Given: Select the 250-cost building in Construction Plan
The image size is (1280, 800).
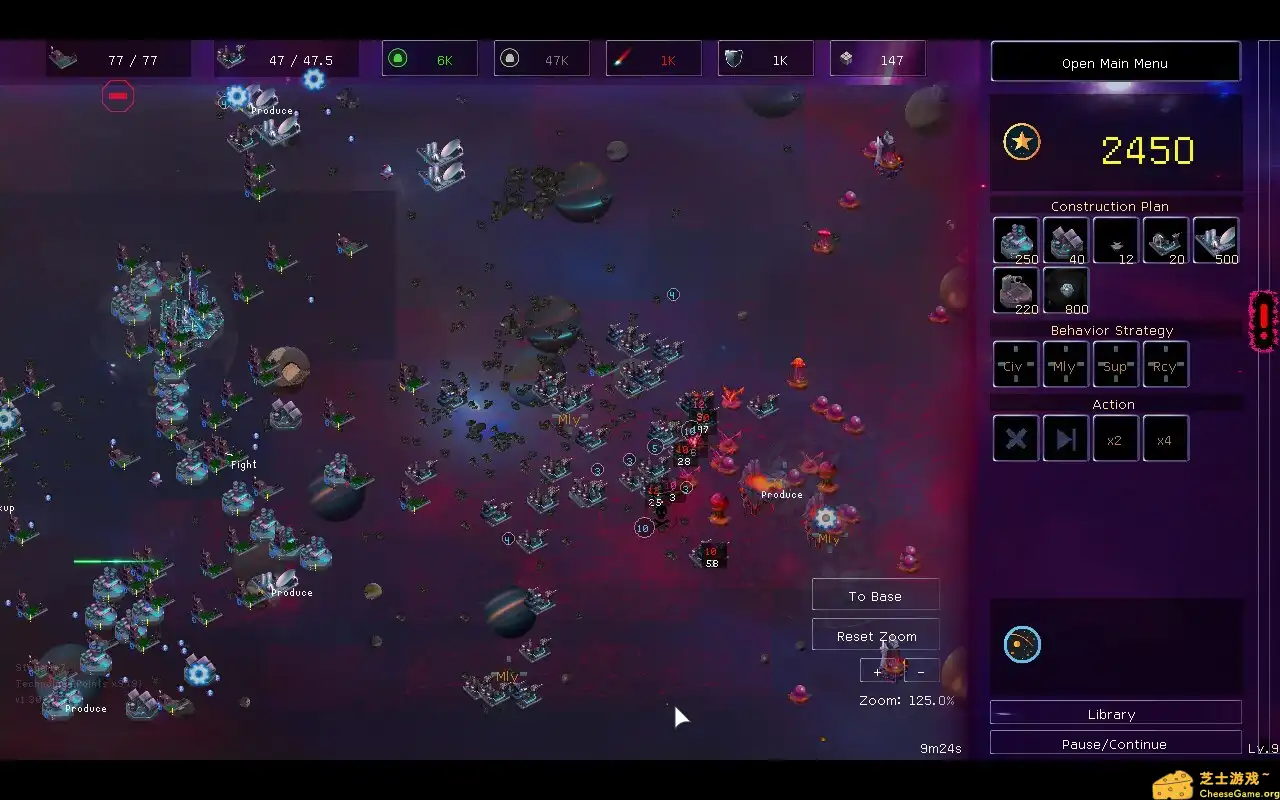Looking at the screenshot, I should click(x=1015, y=240).
